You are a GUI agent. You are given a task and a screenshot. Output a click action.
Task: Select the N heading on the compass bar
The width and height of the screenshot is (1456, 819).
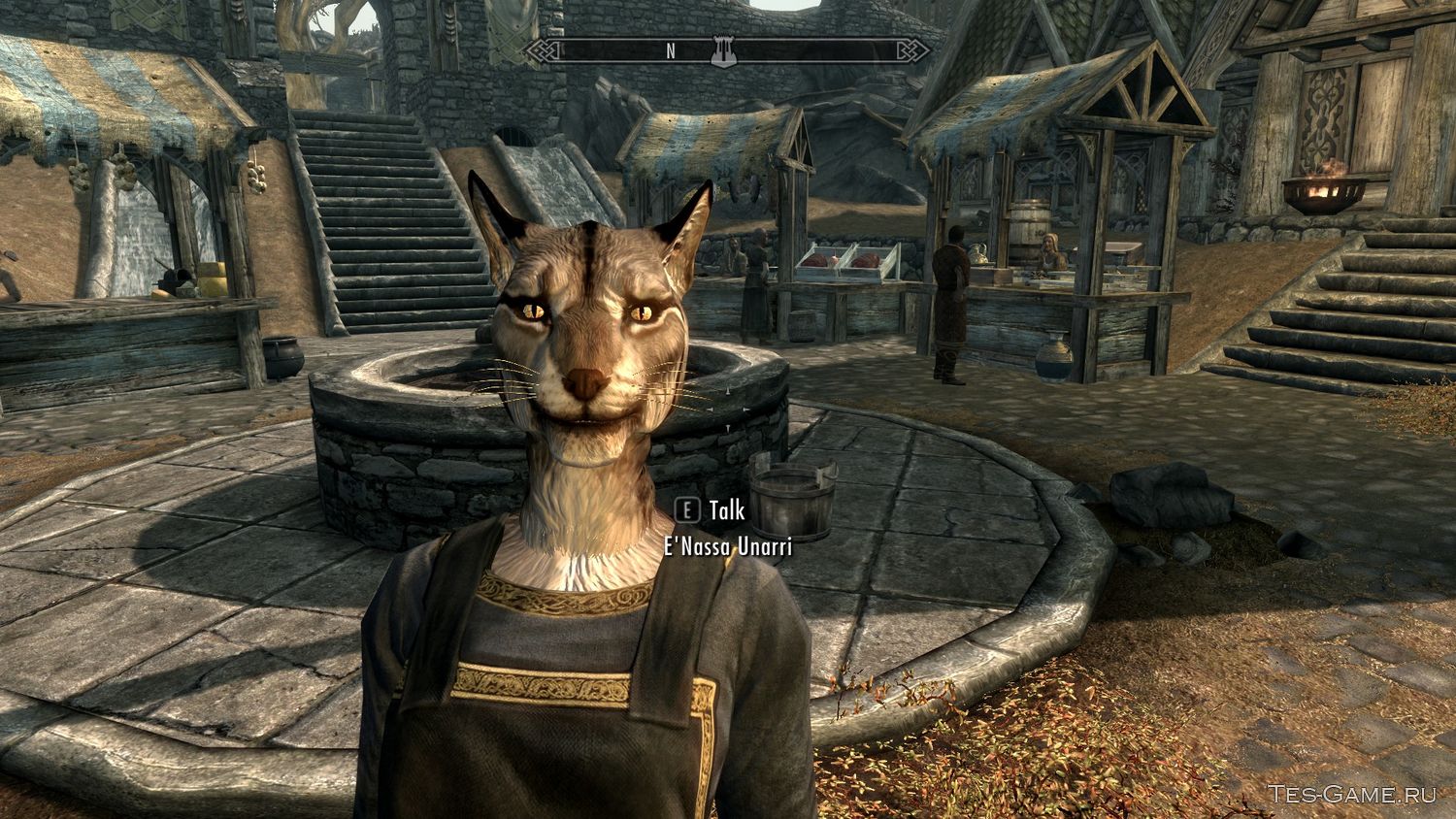click(x=670, y=52)
